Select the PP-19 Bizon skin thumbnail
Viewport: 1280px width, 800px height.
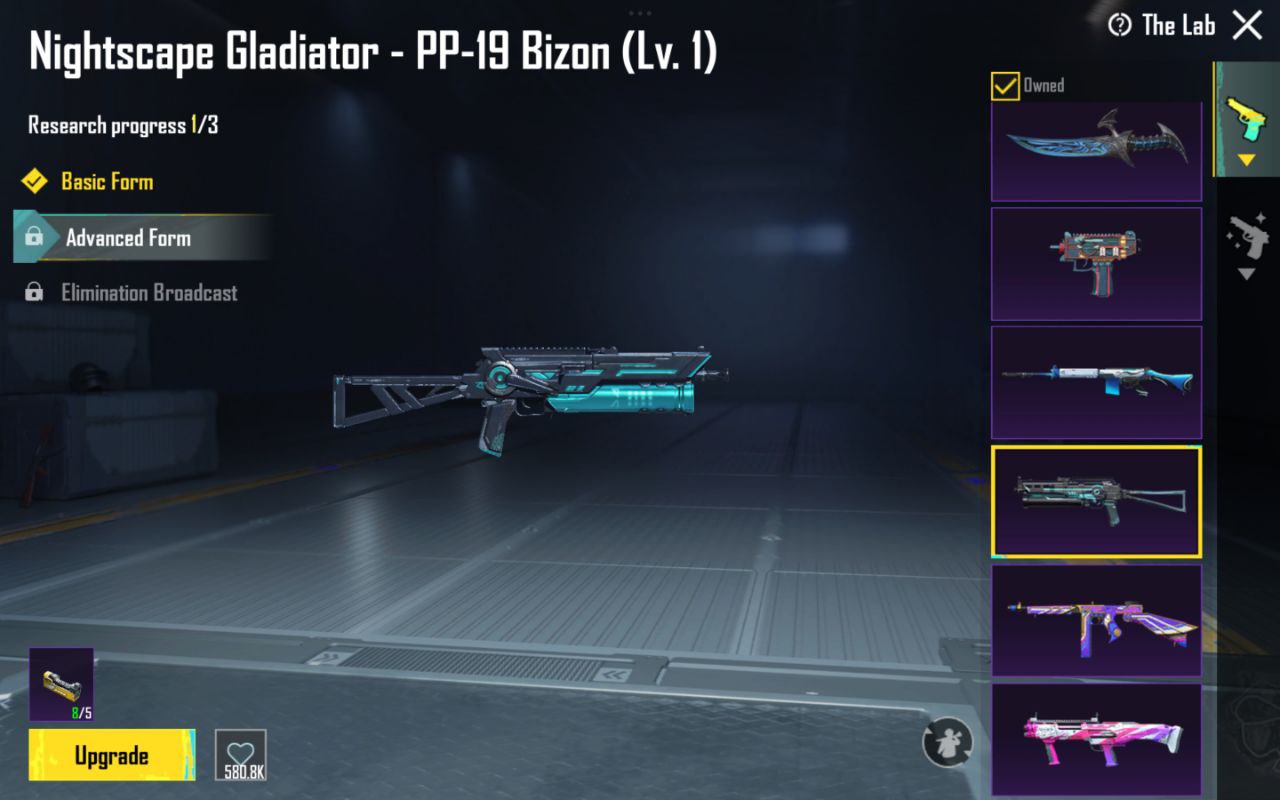1096,501
